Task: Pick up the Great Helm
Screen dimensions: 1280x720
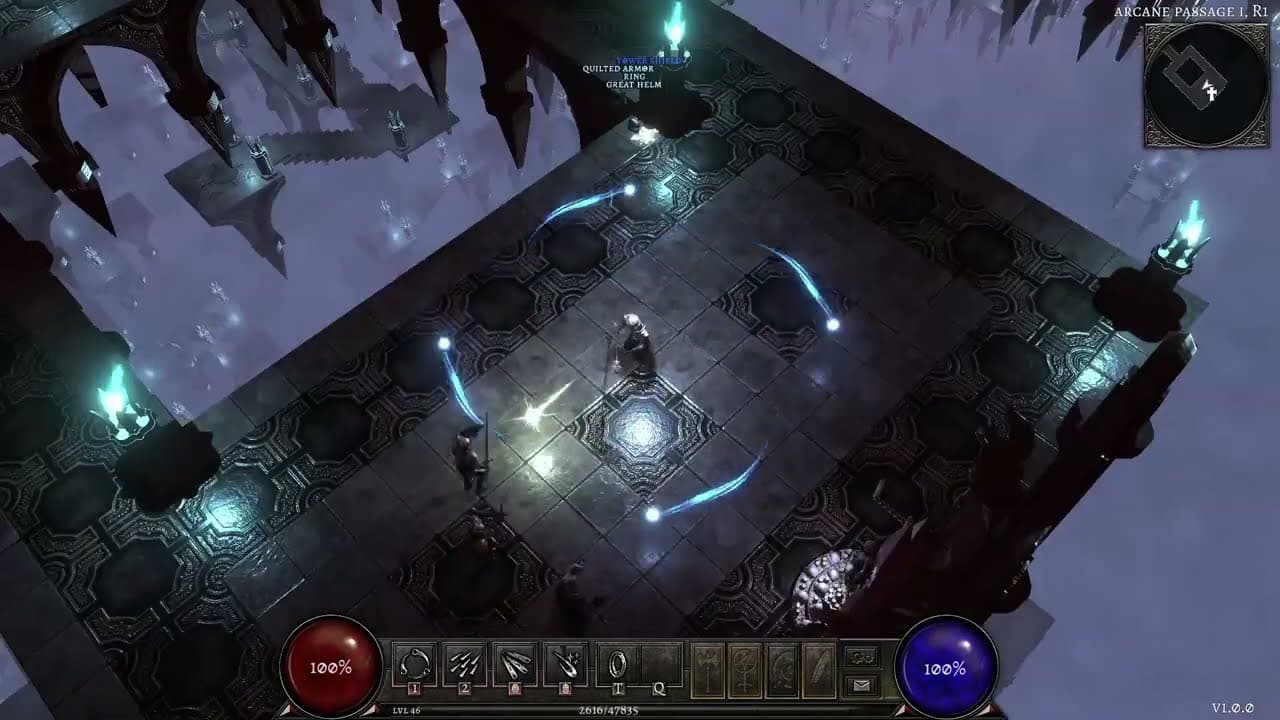Action: coord(634,84)
